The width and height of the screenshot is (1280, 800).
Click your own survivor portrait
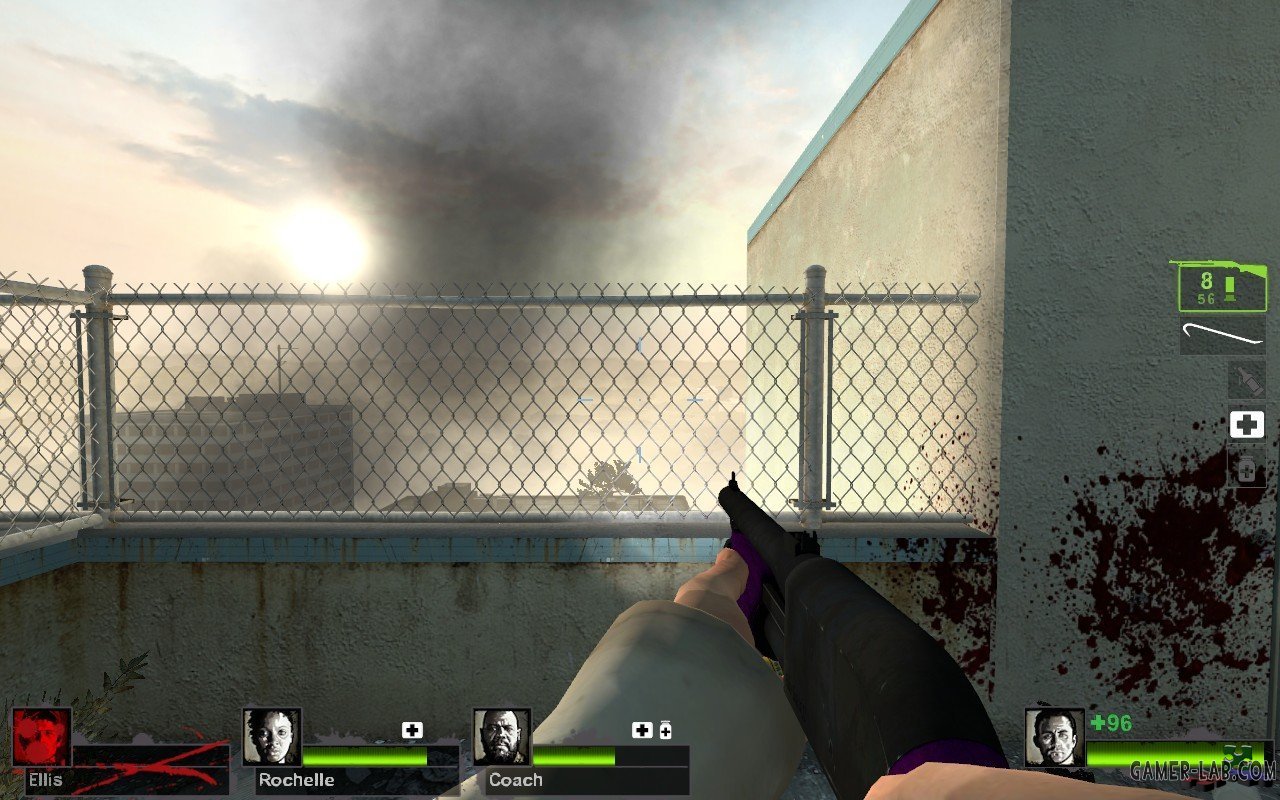click(x=1054, y=738)
